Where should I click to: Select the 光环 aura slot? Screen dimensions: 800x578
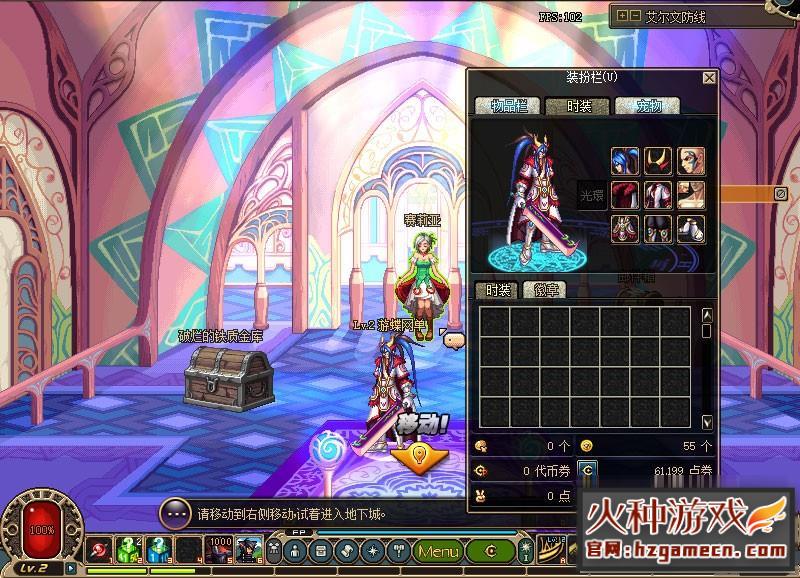pyautogui.click(x=592, y=195)
